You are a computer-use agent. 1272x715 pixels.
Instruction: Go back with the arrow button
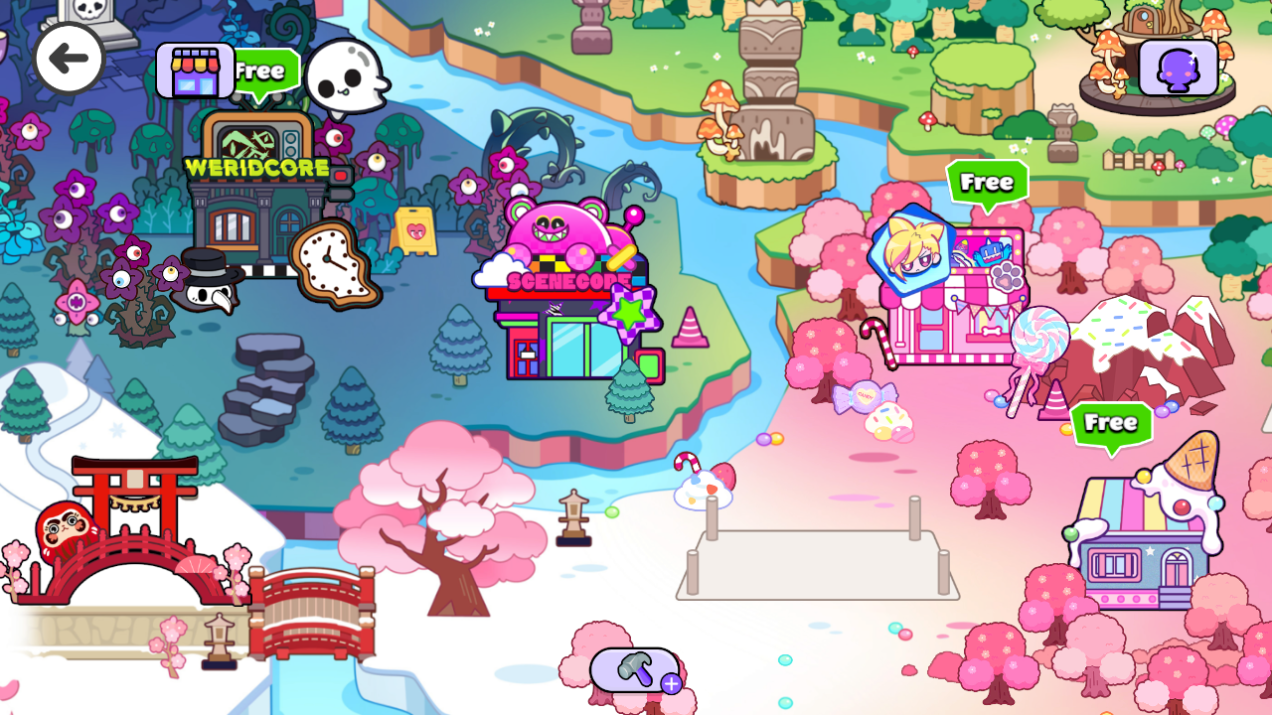68,58
